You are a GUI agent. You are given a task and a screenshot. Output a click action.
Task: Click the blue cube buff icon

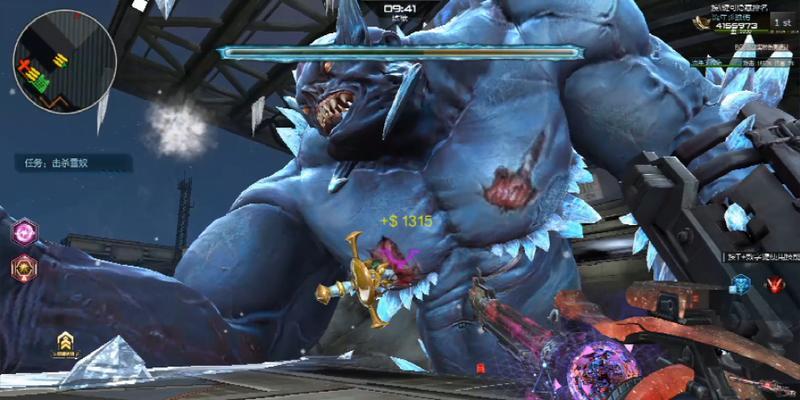coord(741,285)
